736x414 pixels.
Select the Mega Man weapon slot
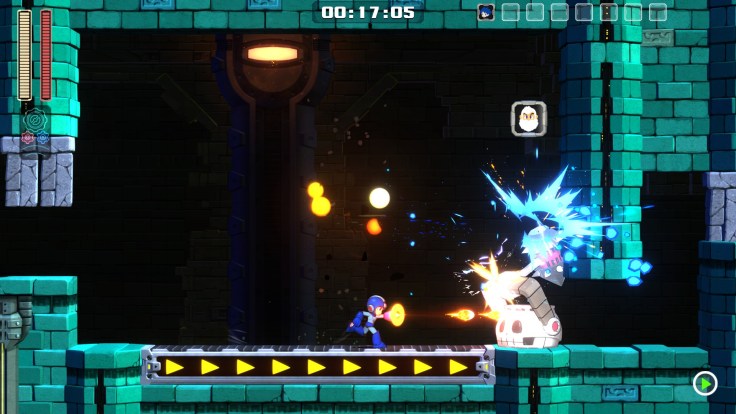click(x=486, y=12)
